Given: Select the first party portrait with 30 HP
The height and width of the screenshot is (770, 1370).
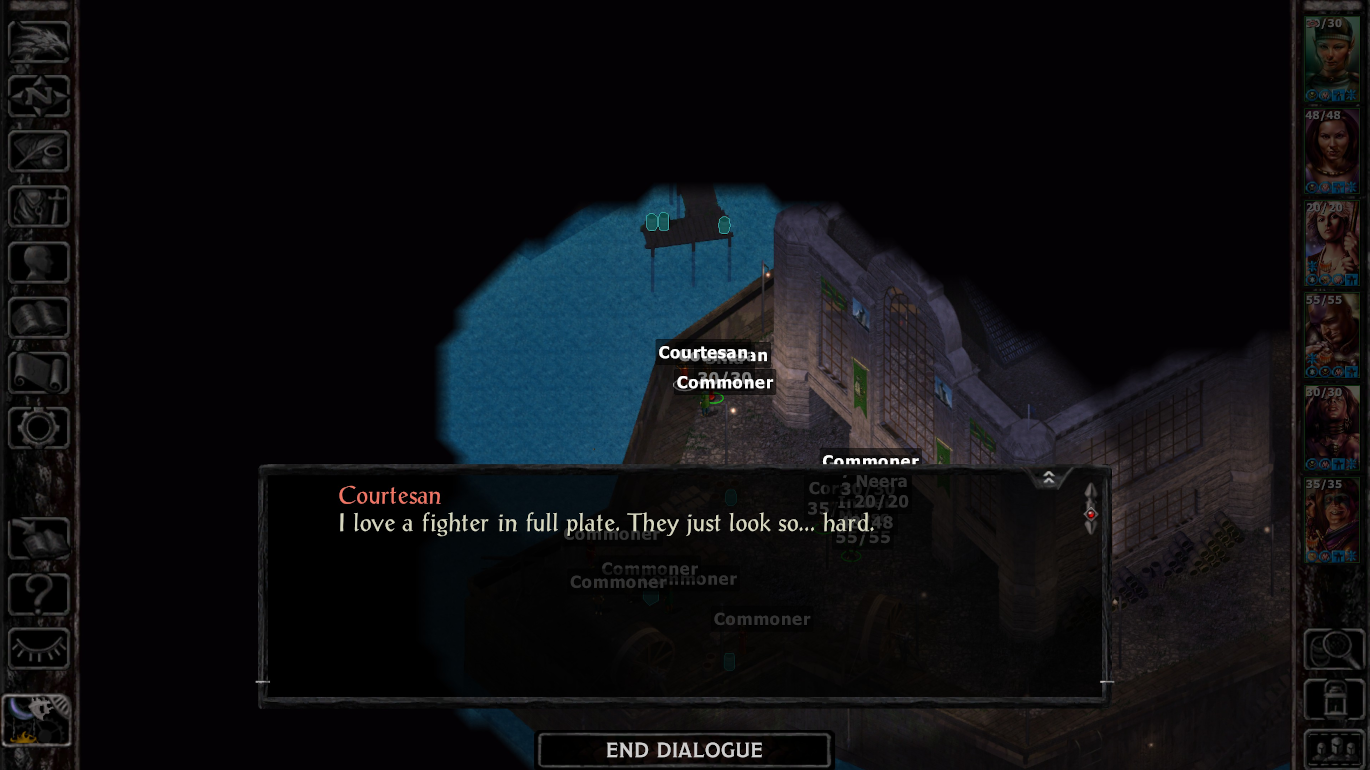Looking at the screenshot, I should [1331, 59].
